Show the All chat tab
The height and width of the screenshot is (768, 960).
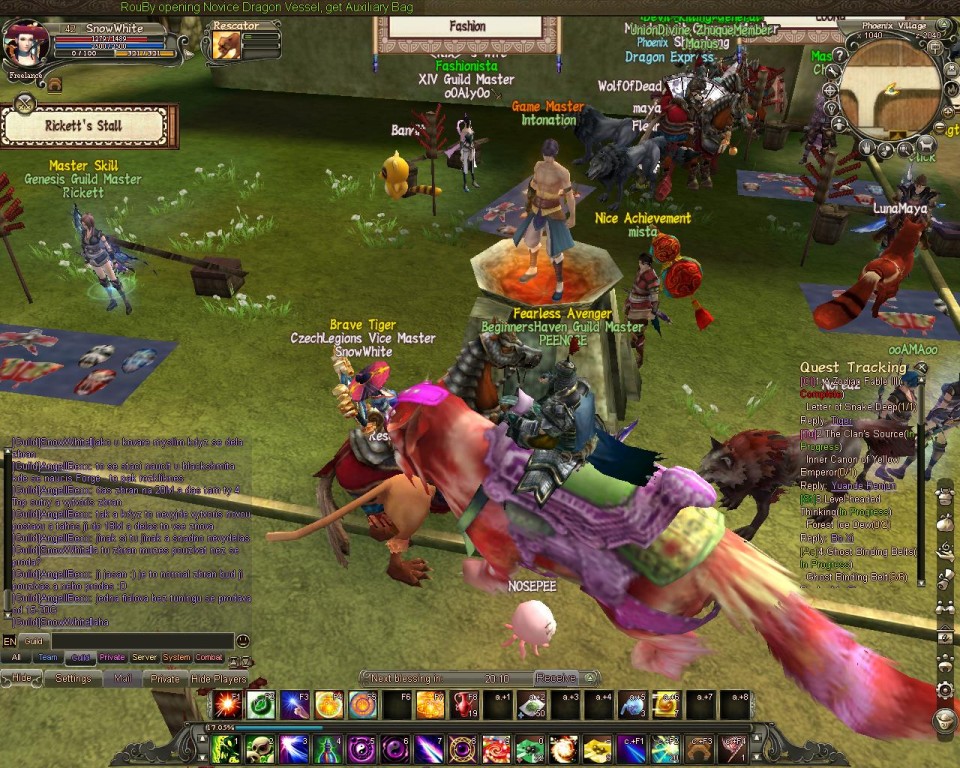pyautogui.click(x=16, y=657)
